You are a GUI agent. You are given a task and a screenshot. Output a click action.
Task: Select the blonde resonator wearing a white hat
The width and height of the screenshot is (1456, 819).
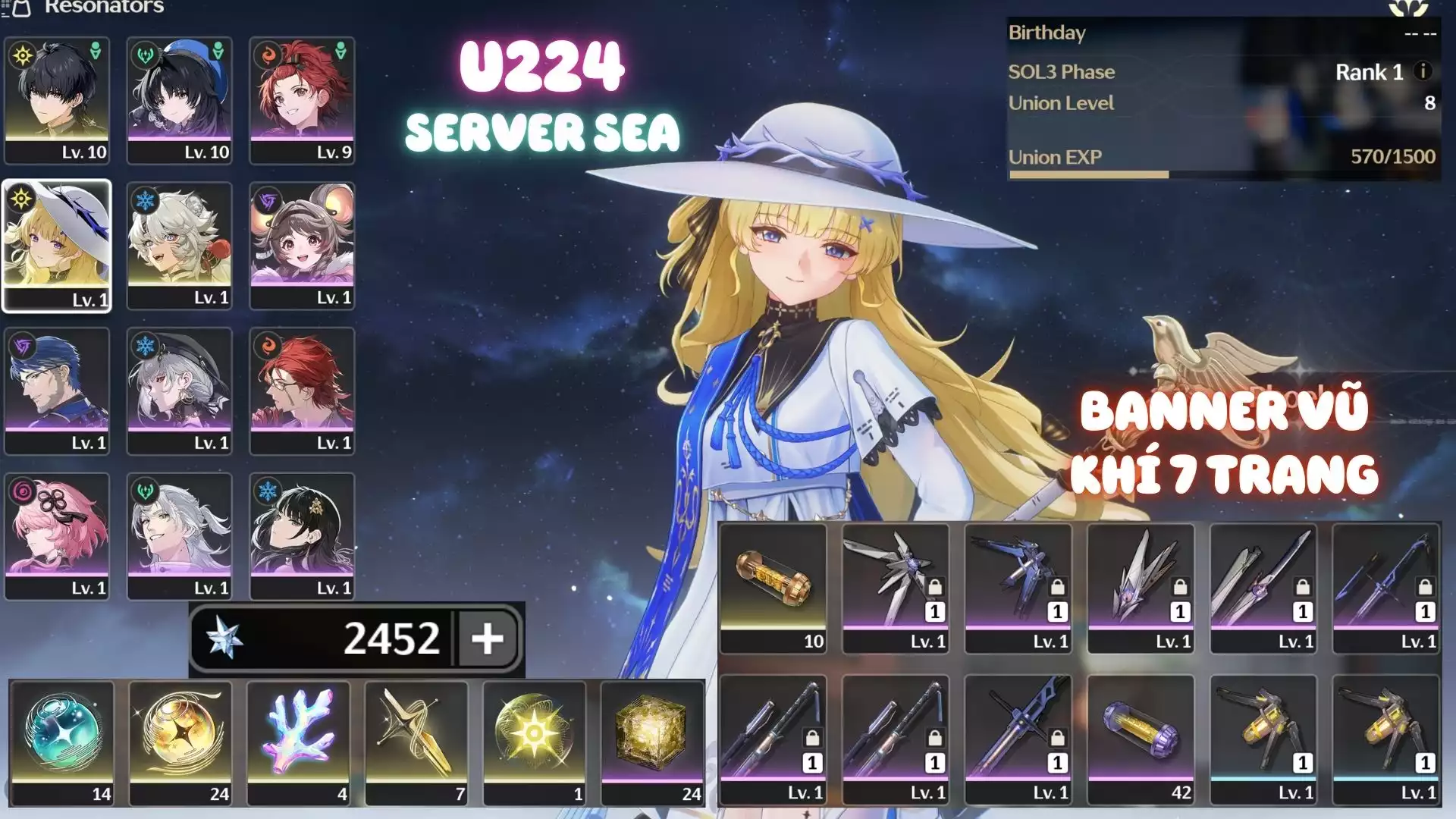point(57,246)
